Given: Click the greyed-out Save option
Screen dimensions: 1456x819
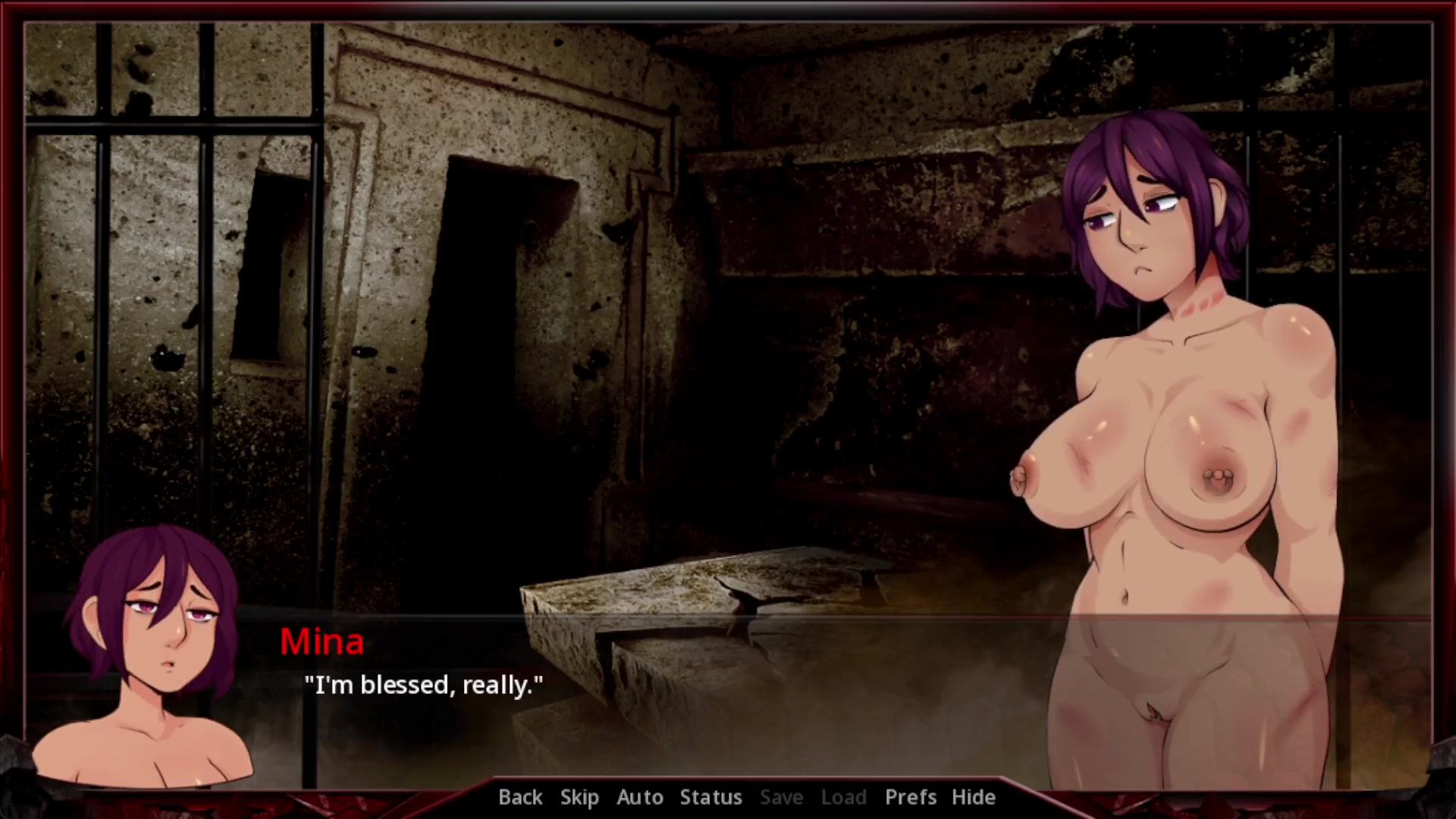Looking at the screenshot, I should [781, 797].
